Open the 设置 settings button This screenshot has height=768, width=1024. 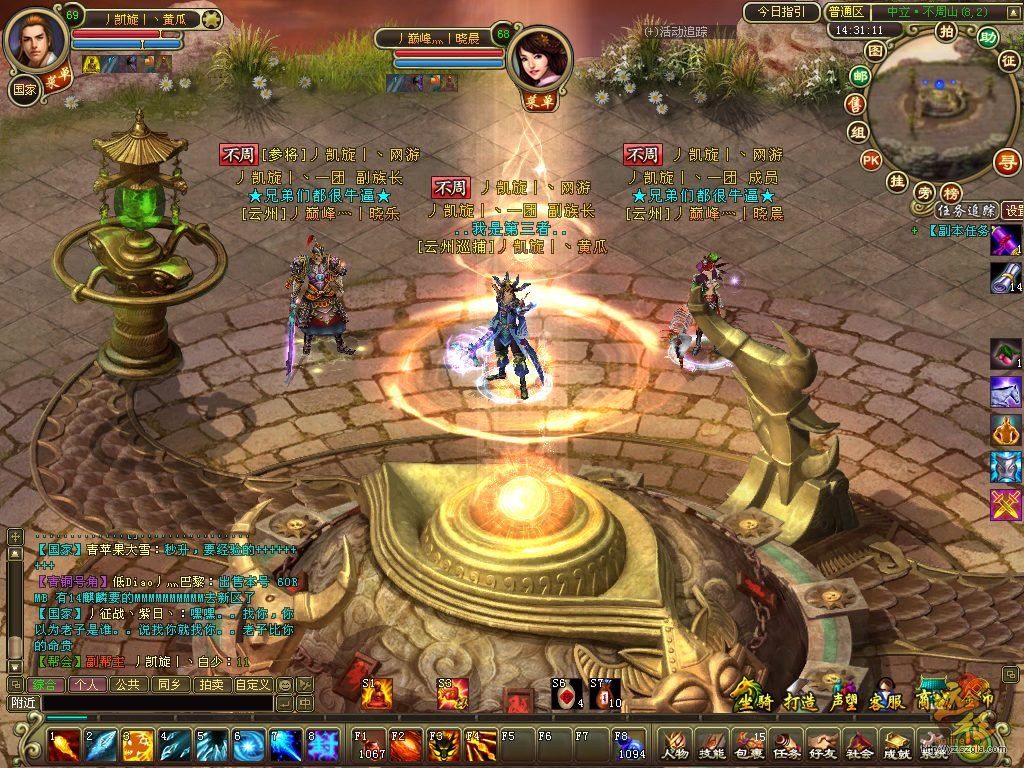pos(1013,210)
